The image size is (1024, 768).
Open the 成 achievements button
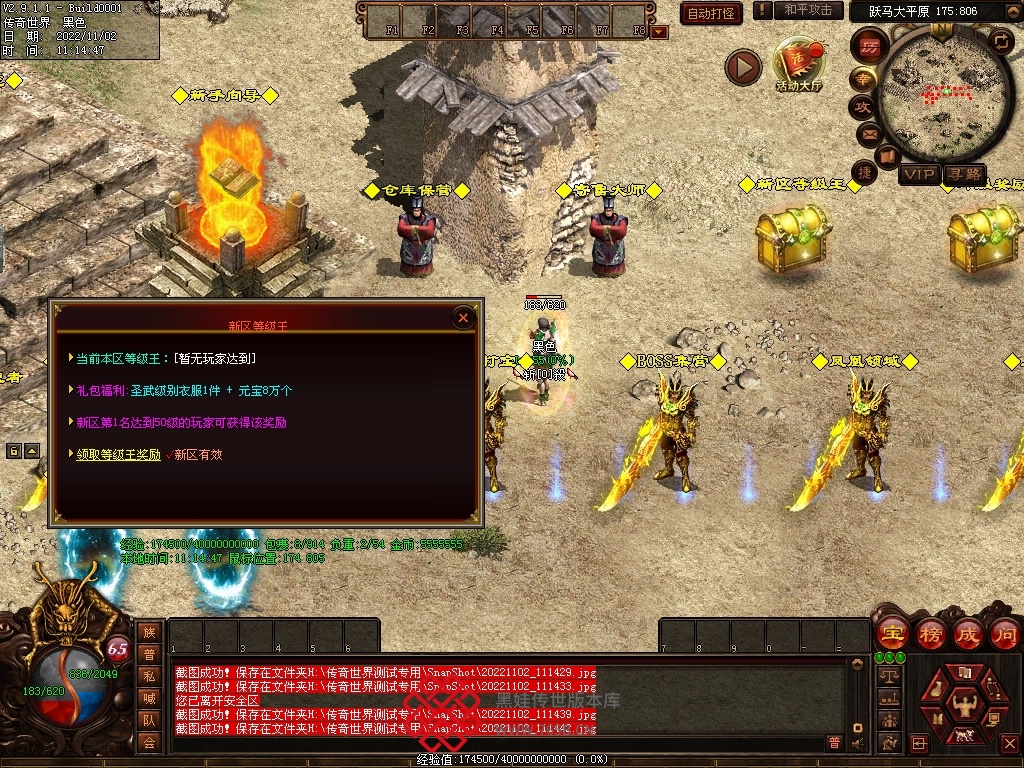pos(968,633)
